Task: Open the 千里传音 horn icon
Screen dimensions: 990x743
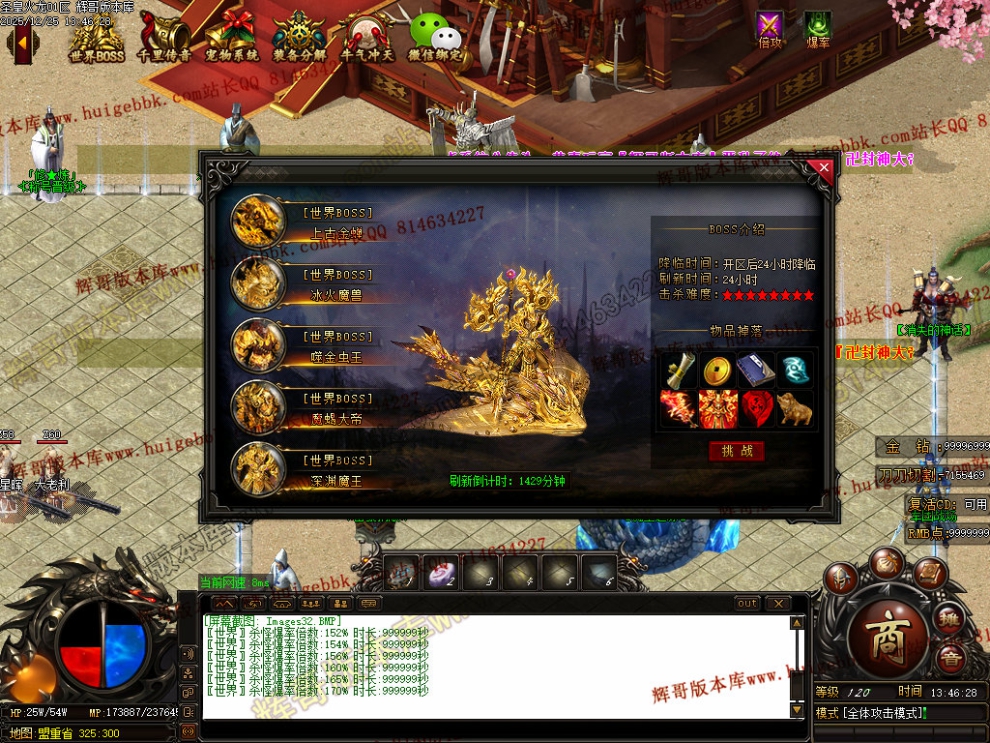Action: coord(164,36)
